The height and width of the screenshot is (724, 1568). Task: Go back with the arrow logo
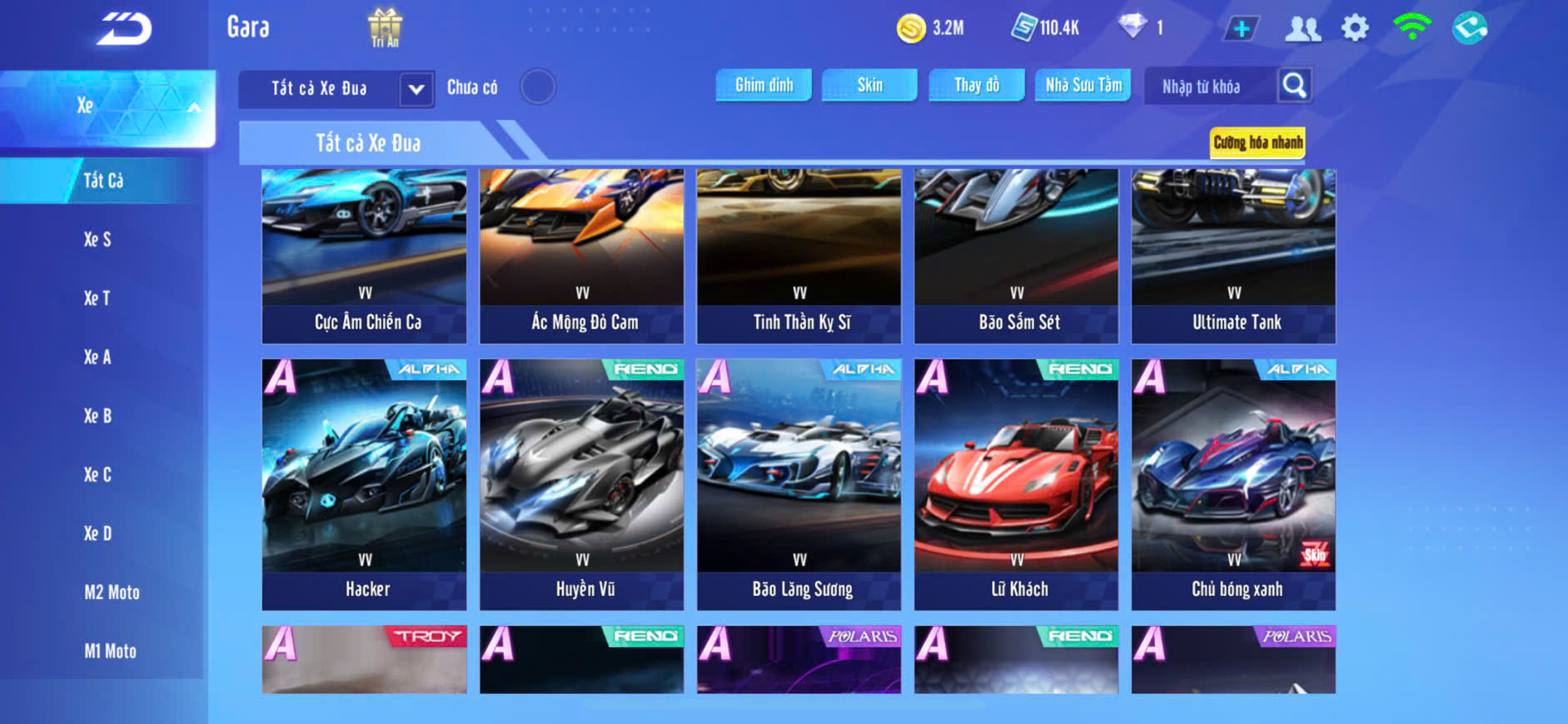pos(124,29)
